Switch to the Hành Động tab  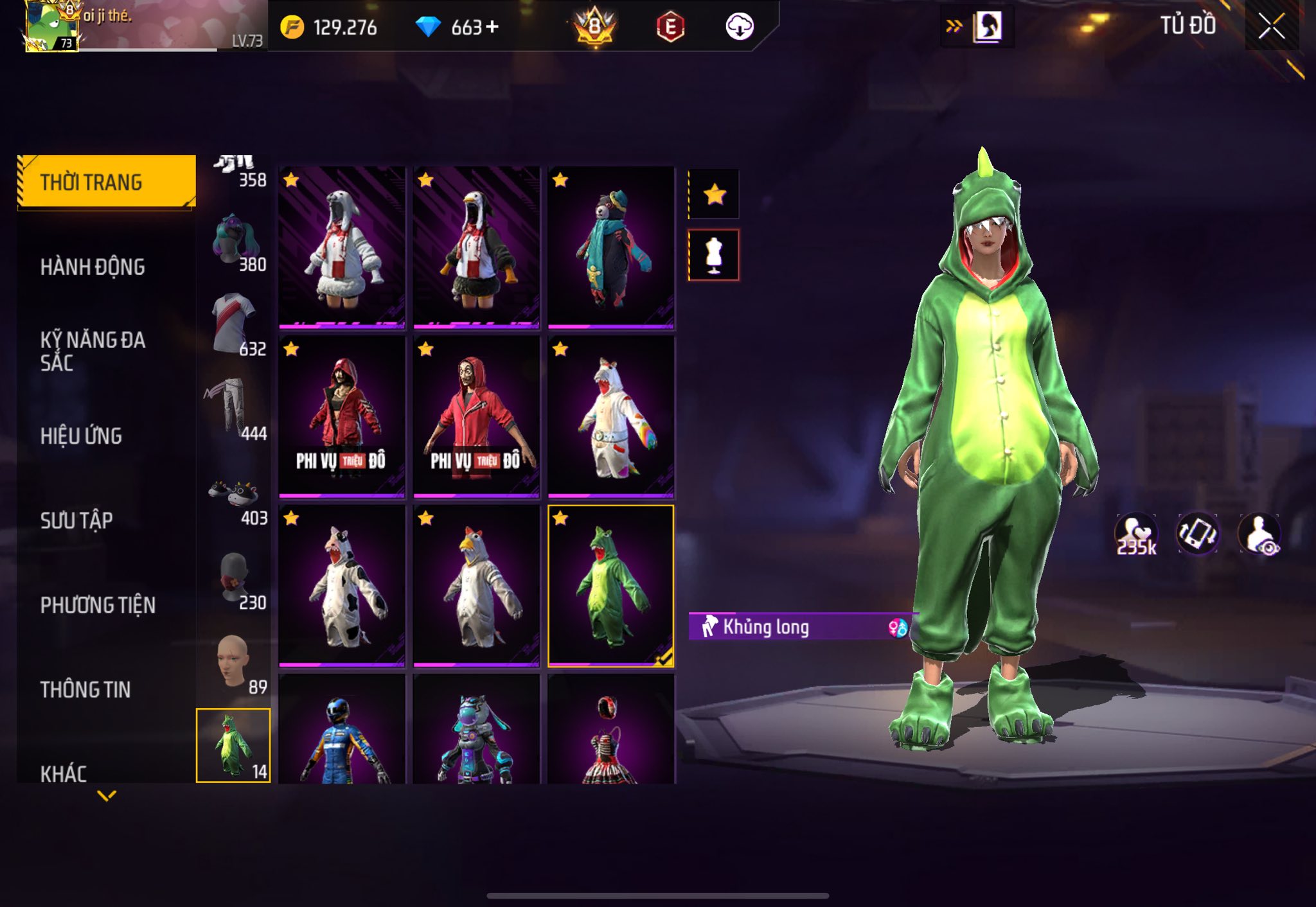(93, 267)
